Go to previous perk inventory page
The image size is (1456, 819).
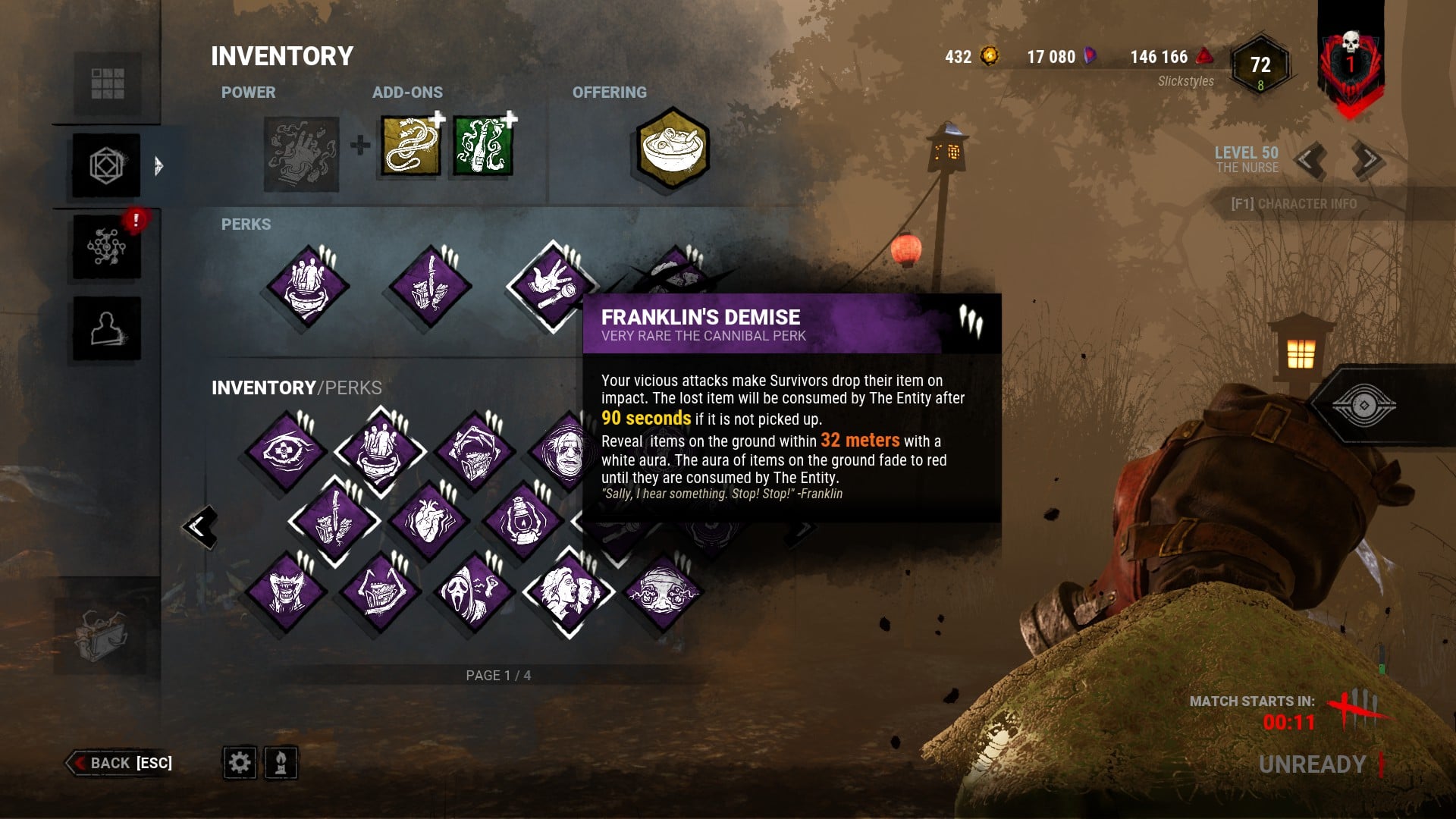tap(201, 526)
